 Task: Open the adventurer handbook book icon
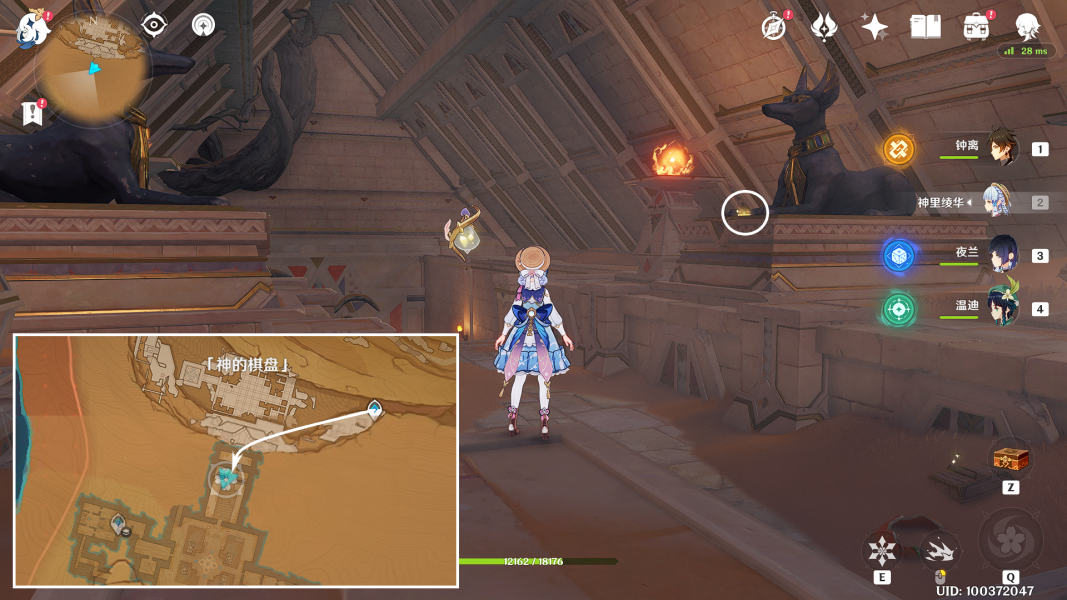(x=925, y=27)
